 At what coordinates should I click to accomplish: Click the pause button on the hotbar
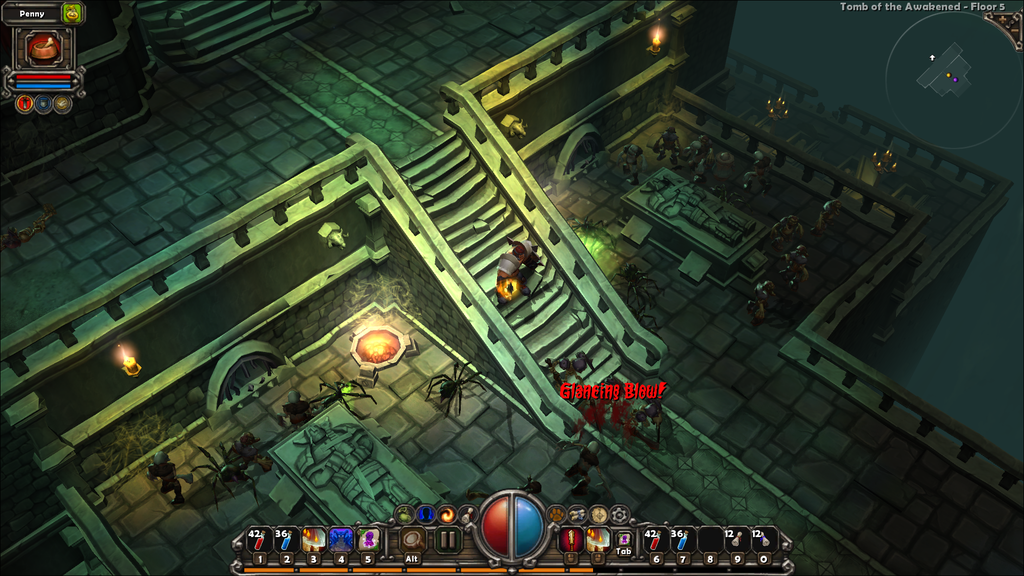(x=447, y=541)
